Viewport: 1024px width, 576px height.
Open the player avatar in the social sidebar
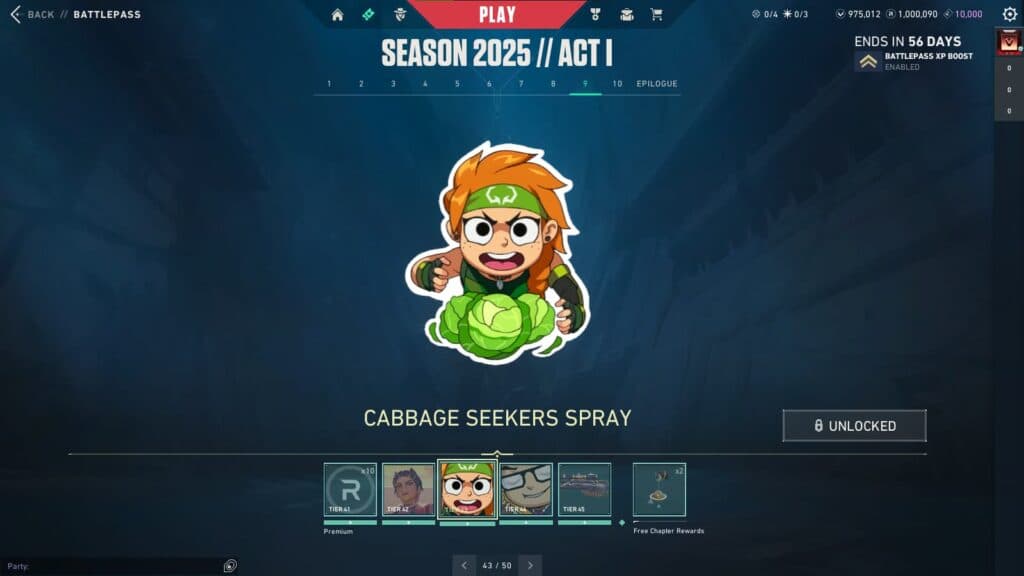tap(1008, 43)
